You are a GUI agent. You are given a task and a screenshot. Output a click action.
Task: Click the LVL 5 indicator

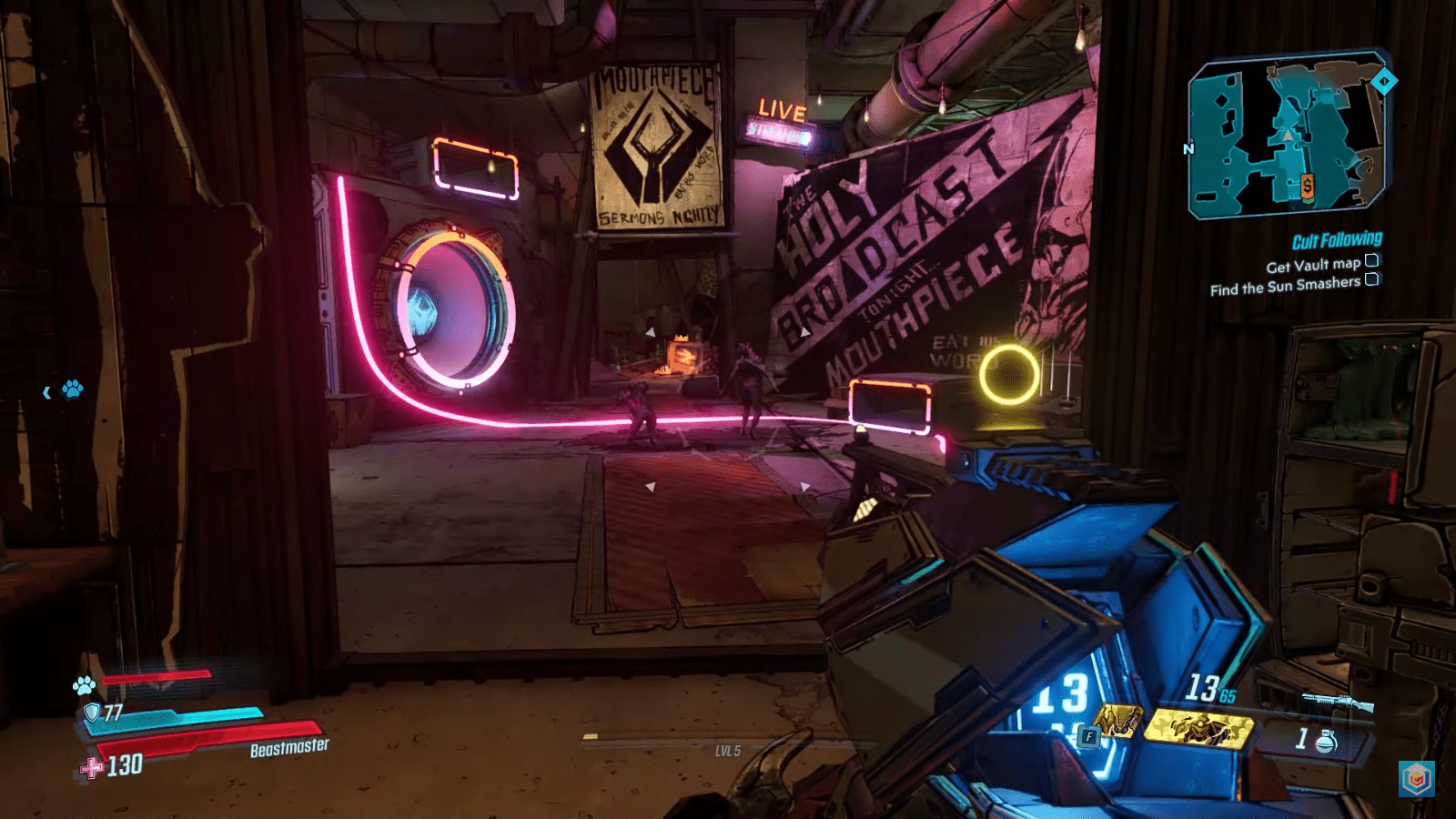point(728,751)
